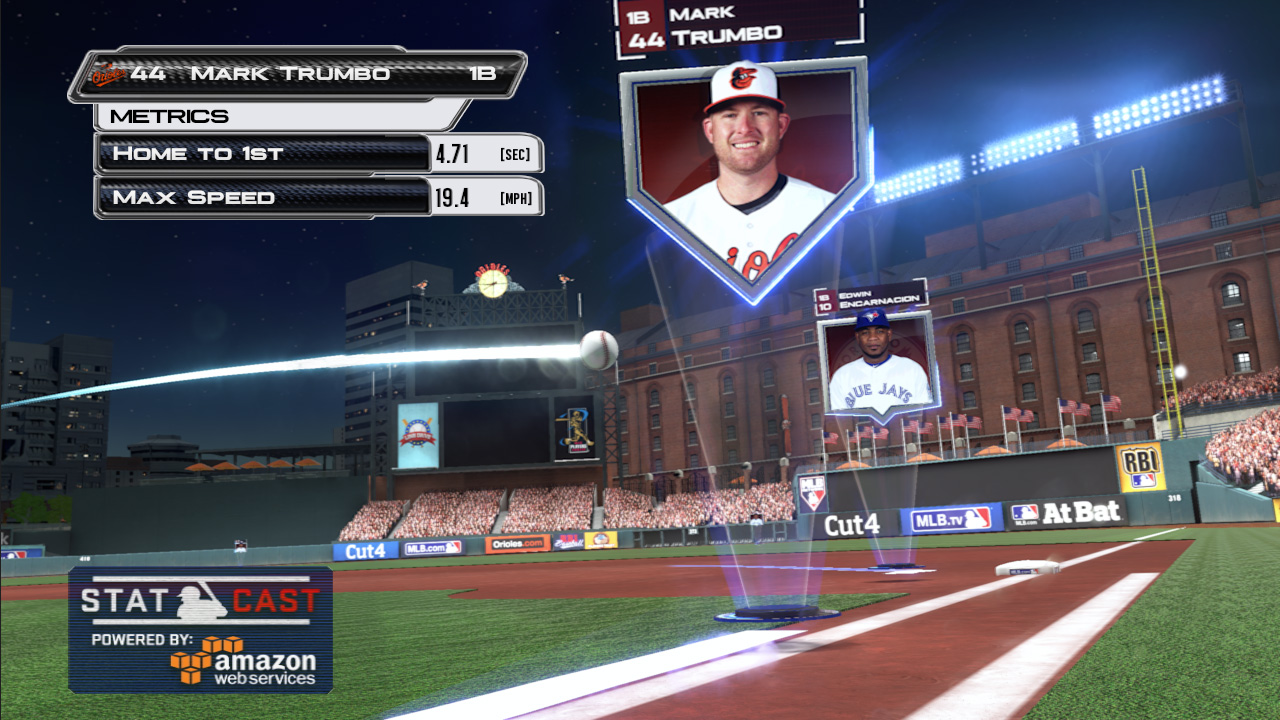Image resolution: width=1280 pixels, height=720 pixels.
Task: Select Edwin Encarnacion's player portrait card
Action: point(877,362)
